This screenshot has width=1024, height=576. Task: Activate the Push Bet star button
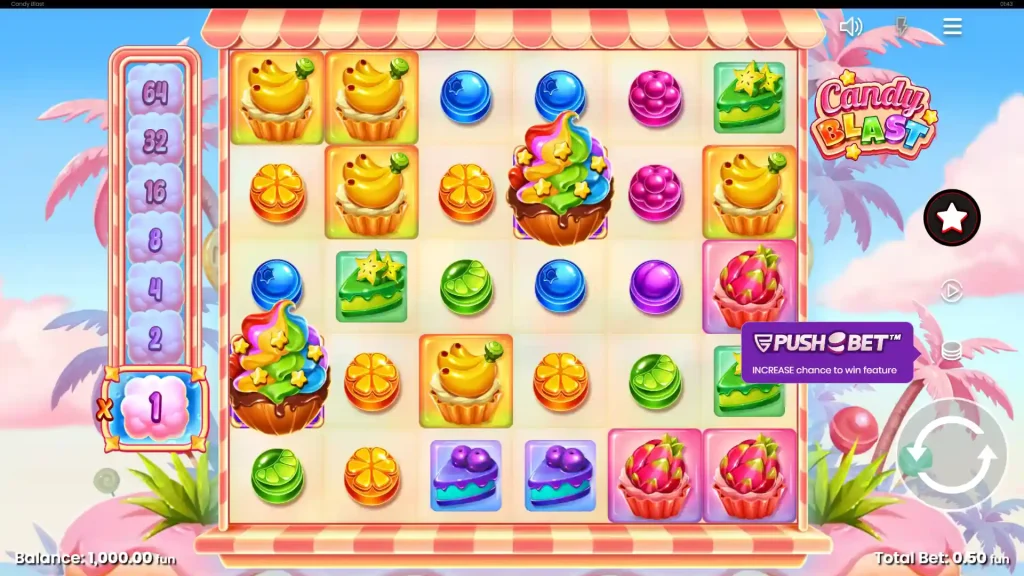[x=952, y=217]
